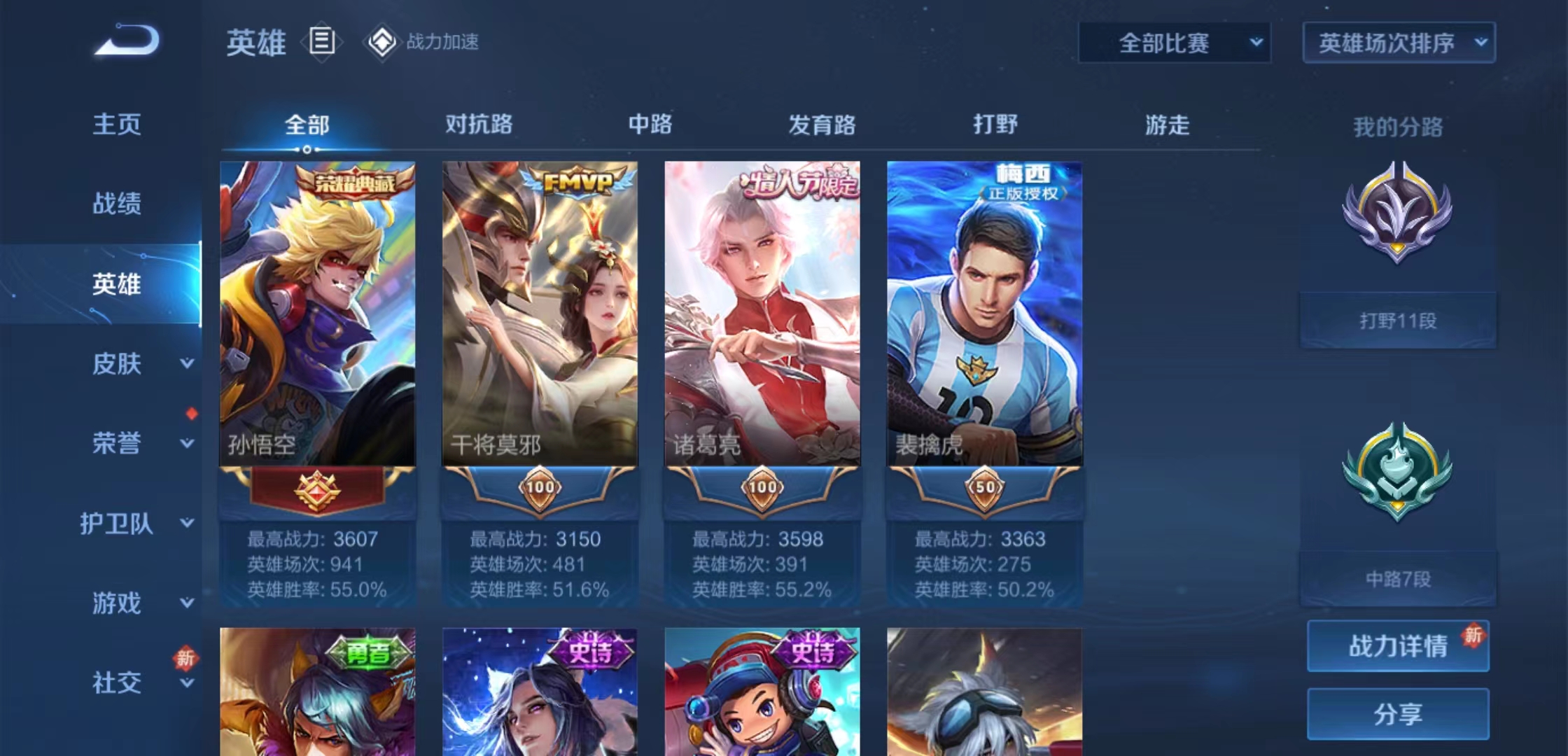Open the 全部比赛 match filter dropdown

point(1174,42)
